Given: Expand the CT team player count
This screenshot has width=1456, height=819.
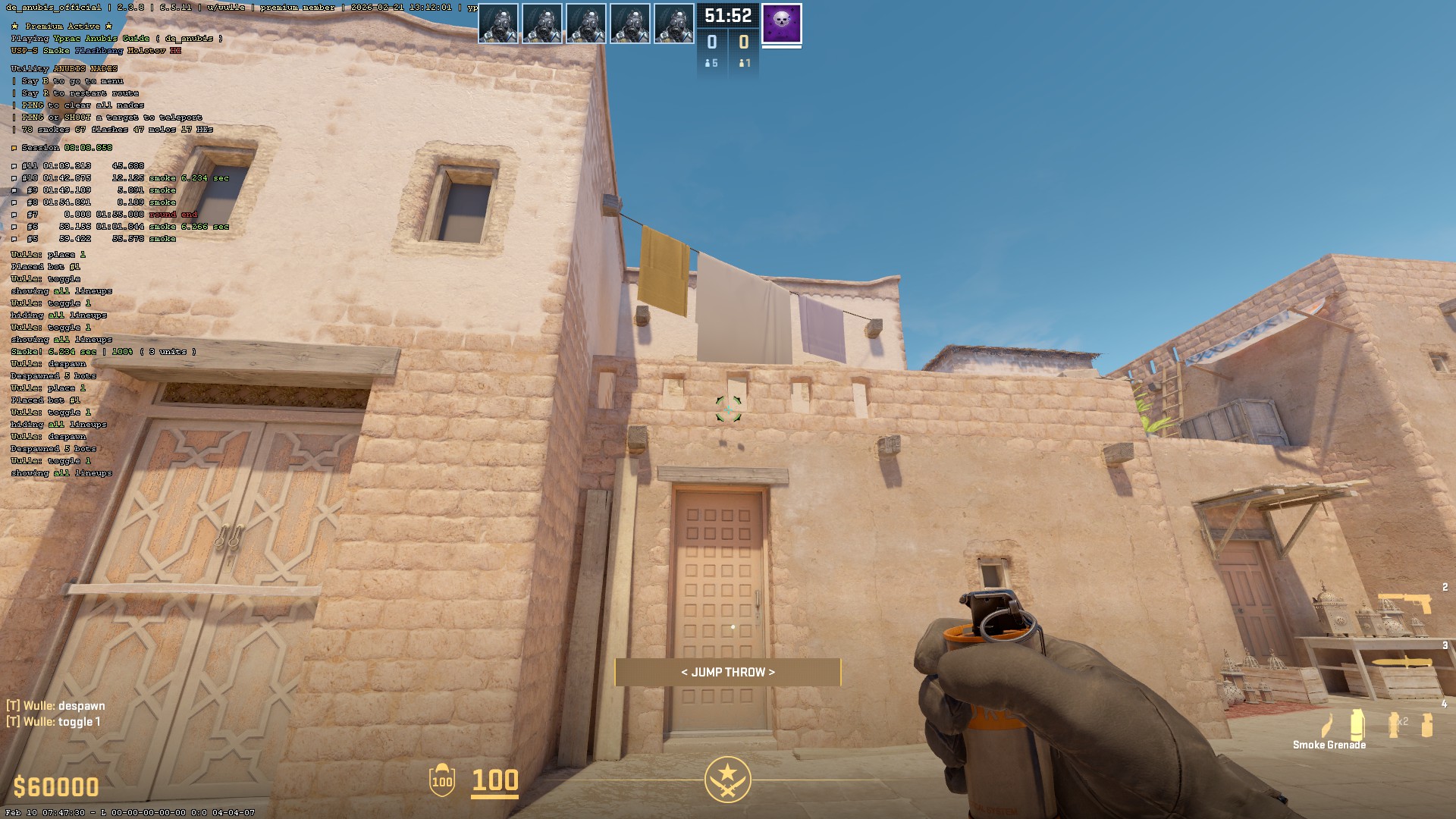Looking at the screenshot, I should click(x=711, y=64).
